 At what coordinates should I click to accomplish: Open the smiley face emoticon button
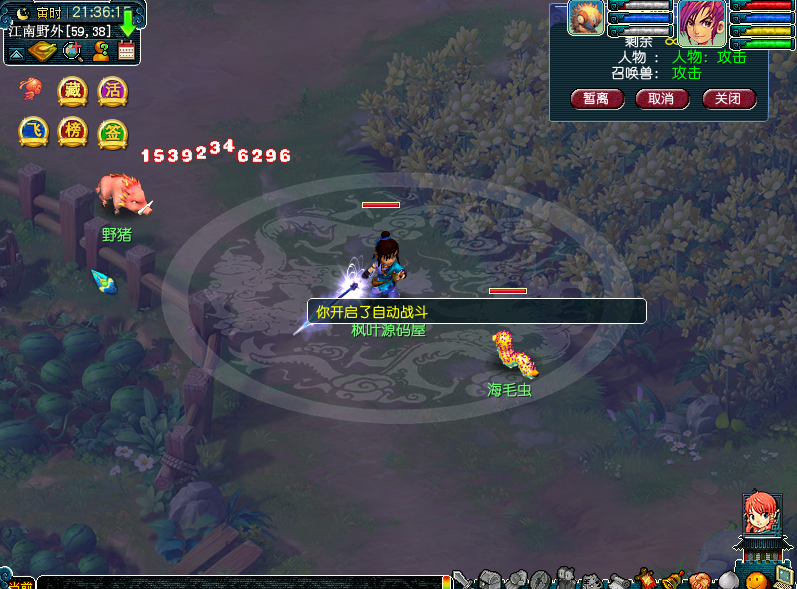point(756,580)
